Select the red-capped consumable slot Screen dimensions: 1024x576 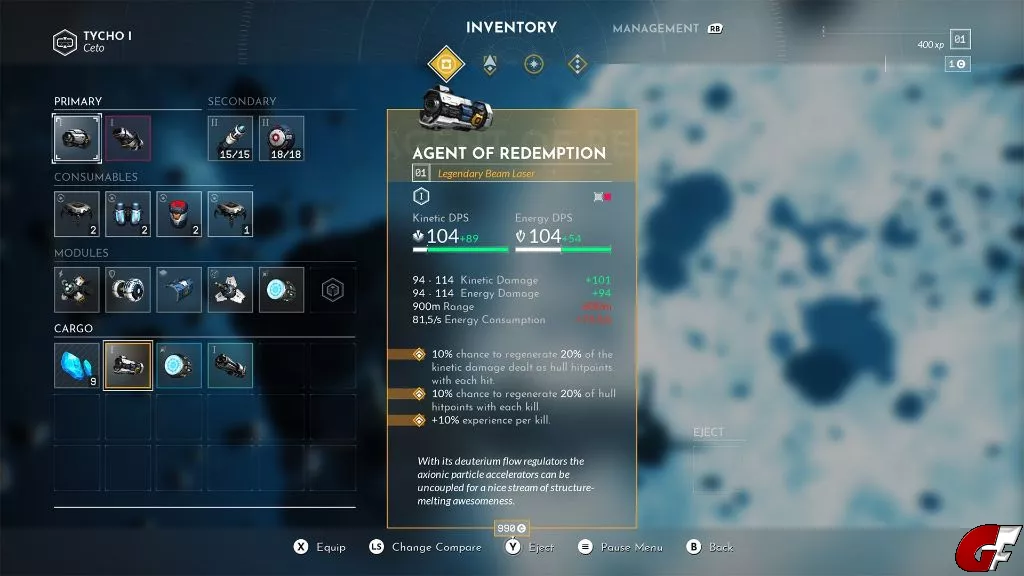coord(179,214)
